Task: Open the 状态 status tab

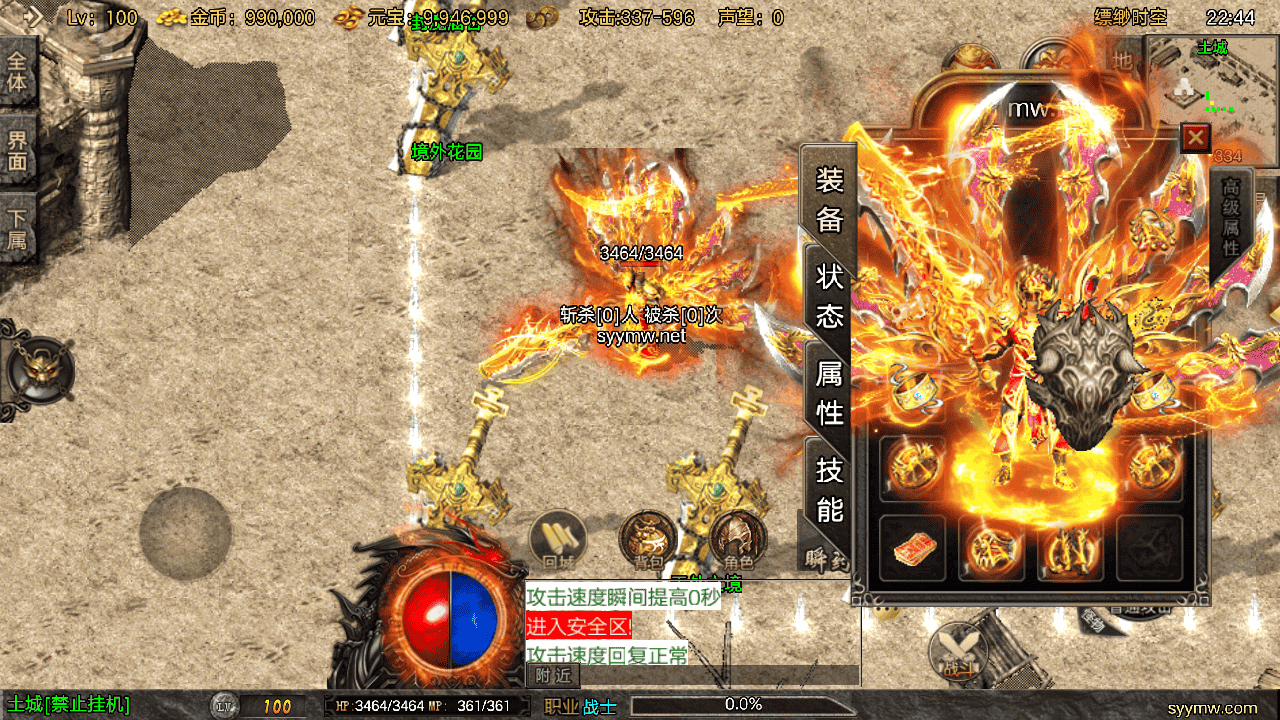Action: point(830,296)
